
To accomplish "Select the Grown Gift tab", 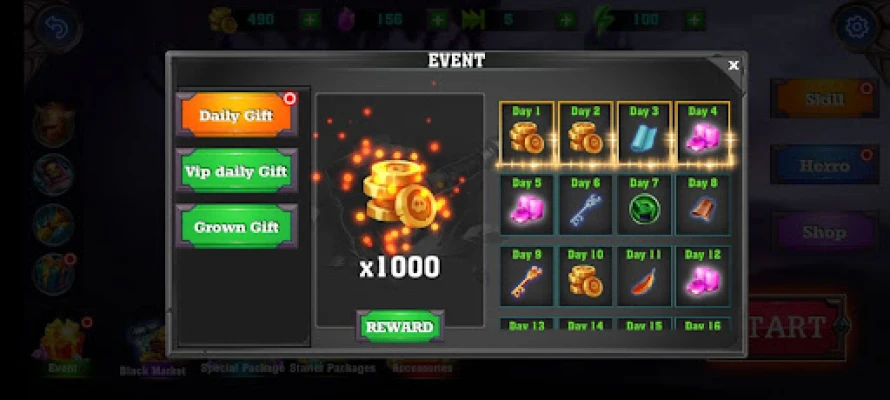I will point(237,226).
